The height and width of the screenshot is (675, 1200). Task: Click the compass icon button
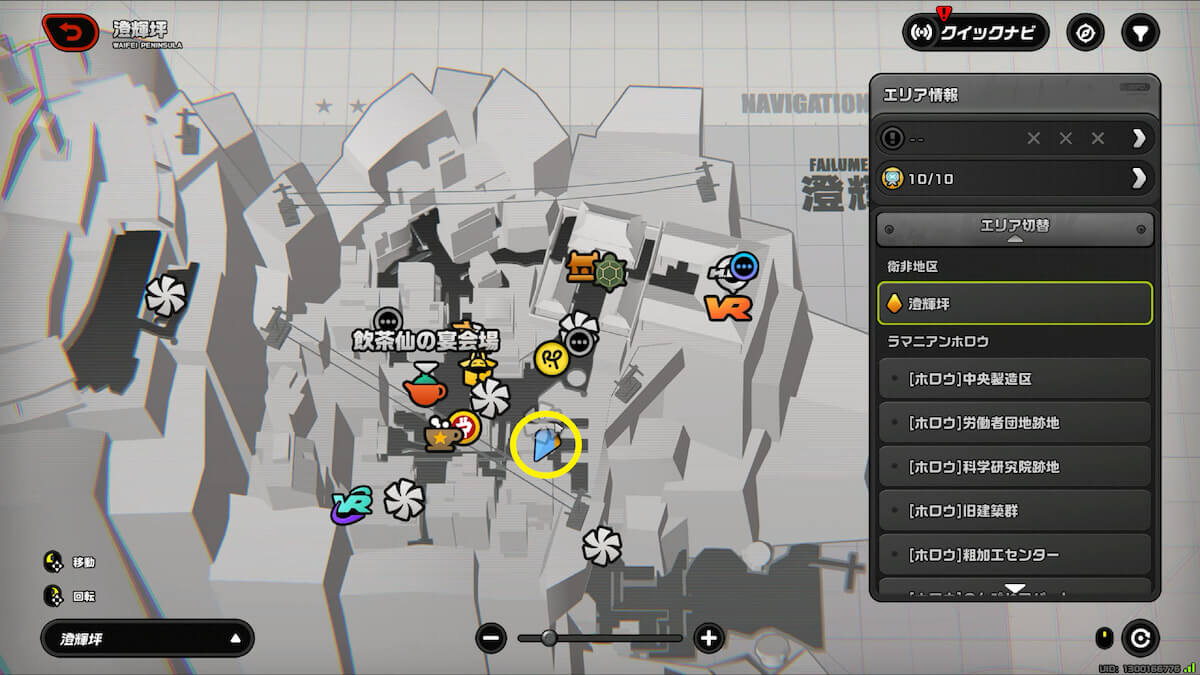(1085, 32)
